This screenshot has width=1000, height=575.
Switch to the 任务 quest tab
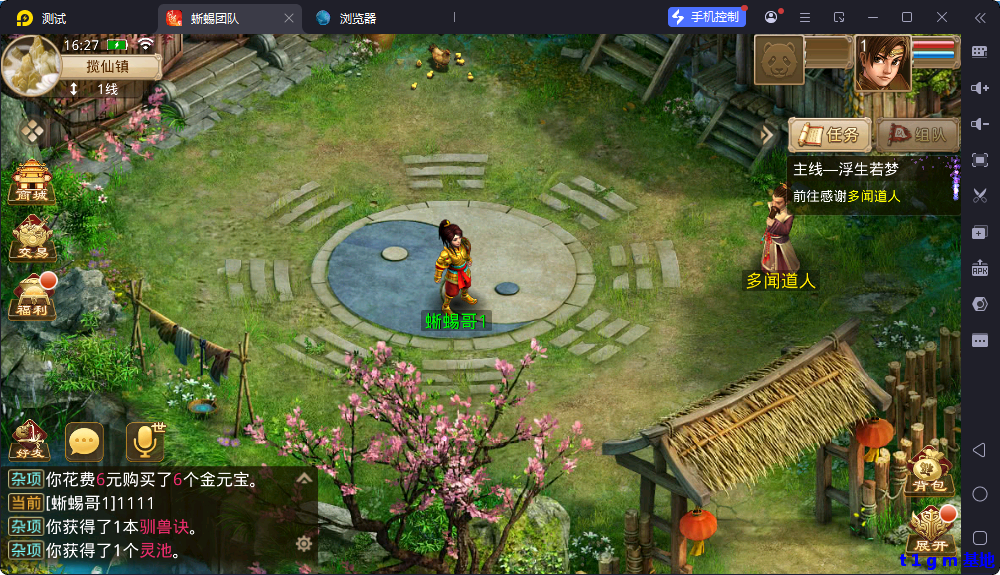pos(829,135)
